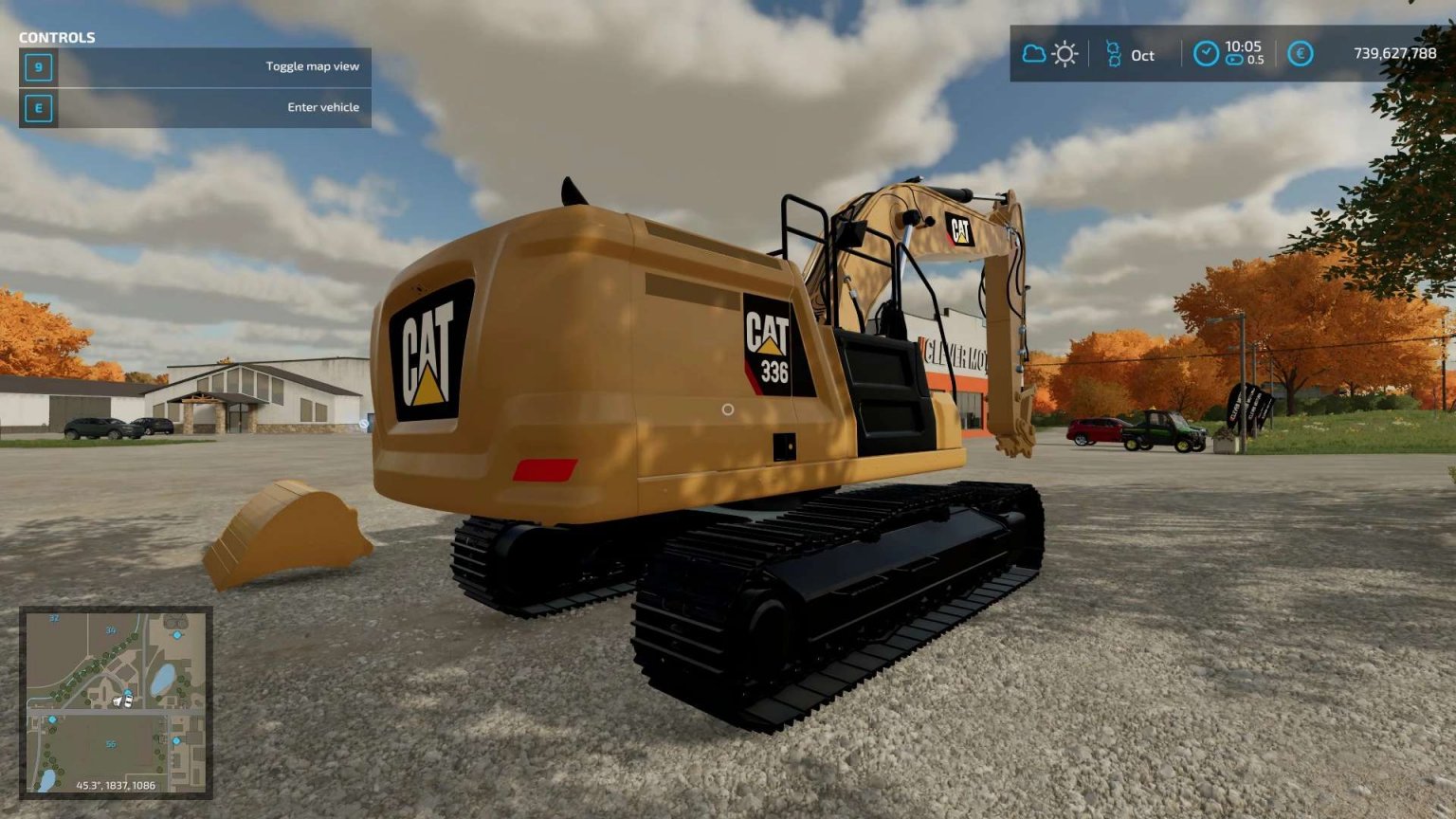Select the sun forecast icon next to the cloud
The width and height of the screenshot is (1456, 819).
1065,55
